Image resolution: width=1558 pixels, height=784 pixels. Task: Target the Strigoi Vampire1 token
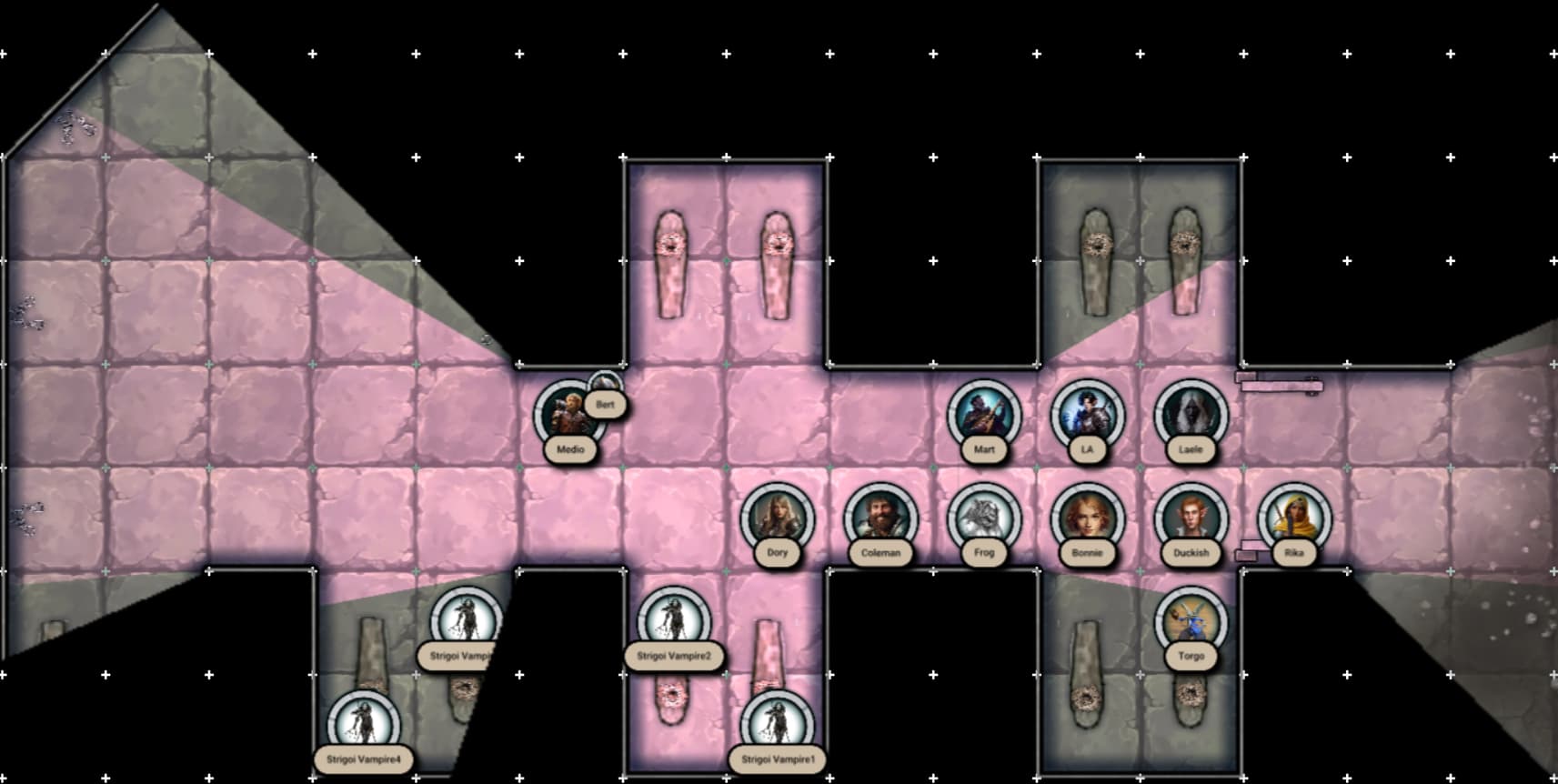[x=777, y=726]
